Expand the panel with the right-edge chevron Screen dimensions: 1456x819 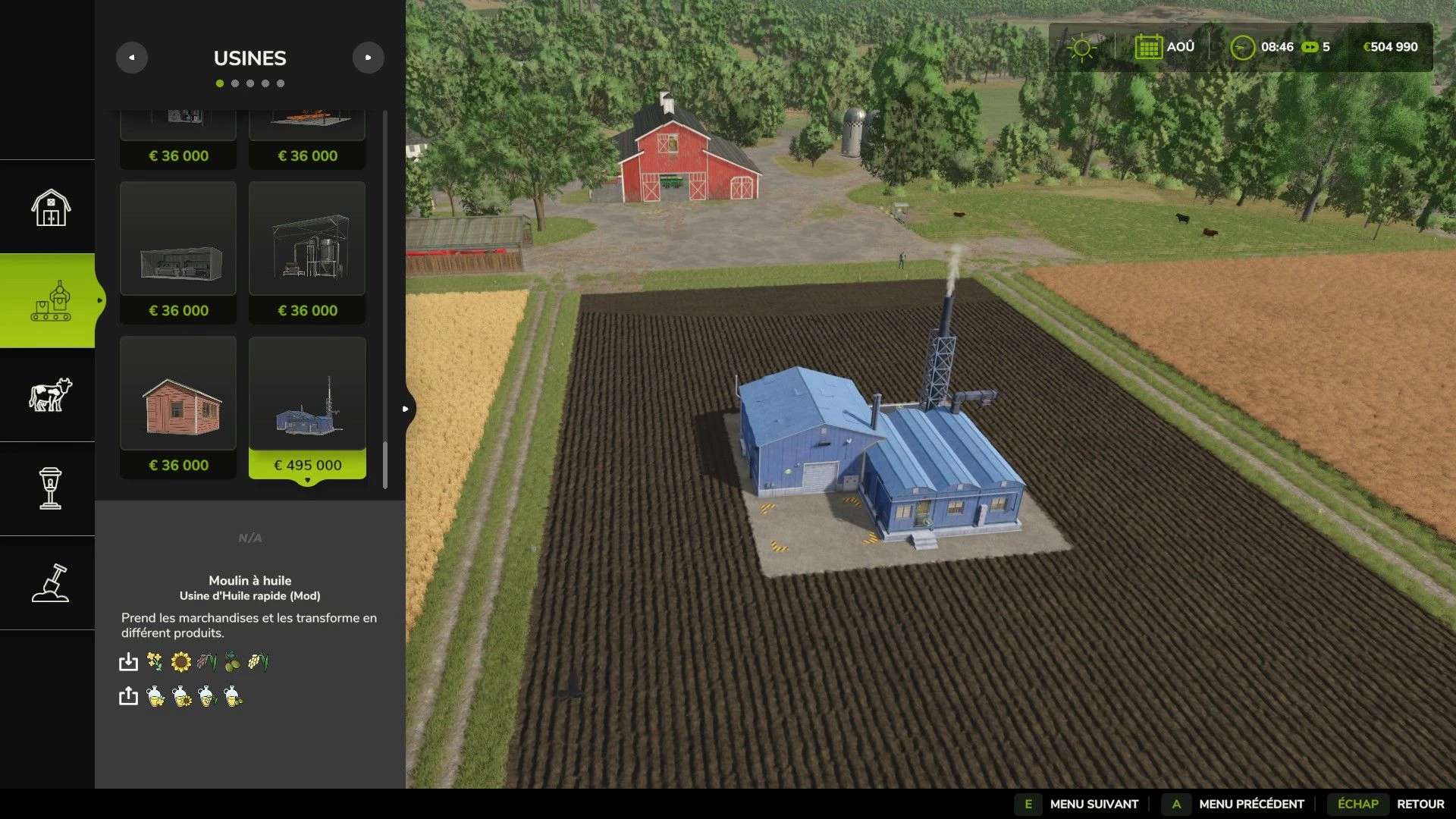click(406, 408)
